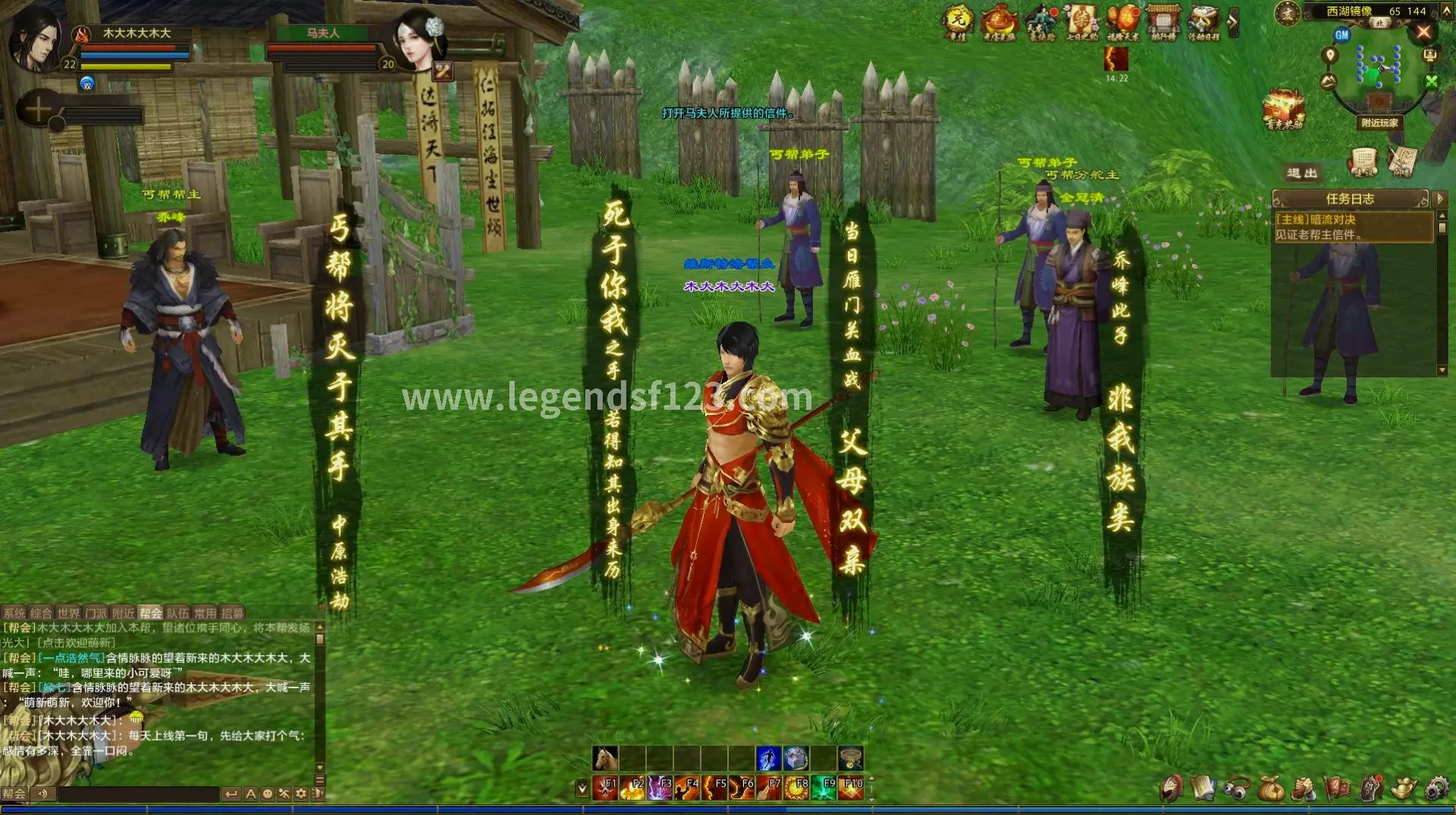Click the 点击欢迎萌新 welcome link in chat
Screen dimensions: 1456x815
tap(77, 643)
